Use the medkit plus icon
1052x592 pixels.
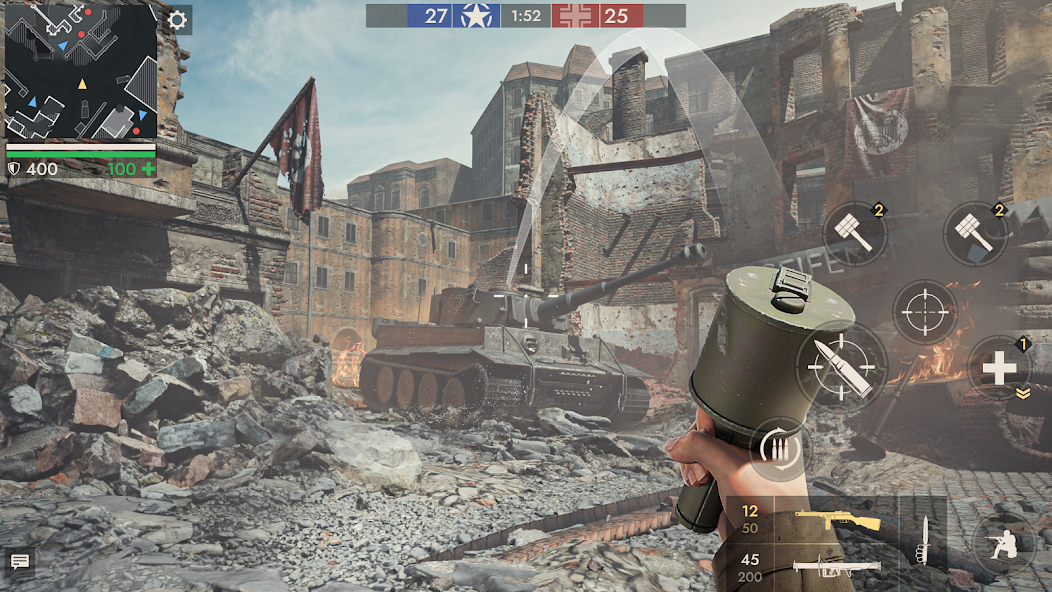point(998,368)
